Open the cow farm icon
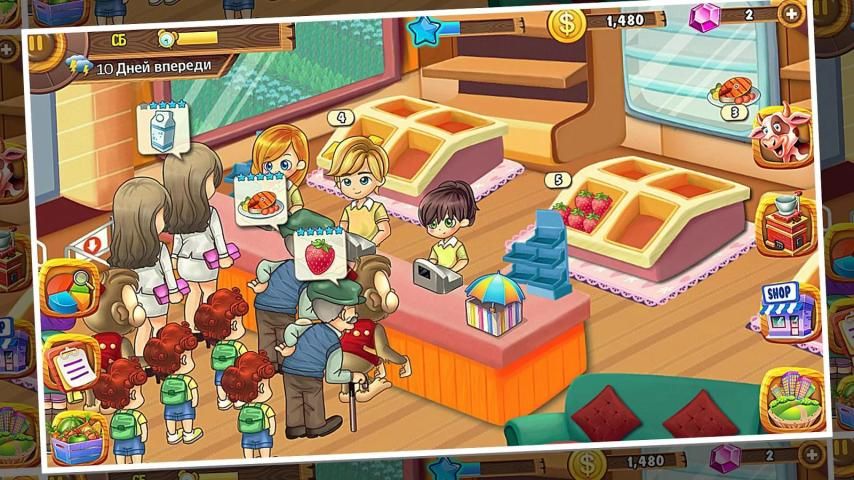The height and width of the screenshot is (480, 854). (781, 137)
